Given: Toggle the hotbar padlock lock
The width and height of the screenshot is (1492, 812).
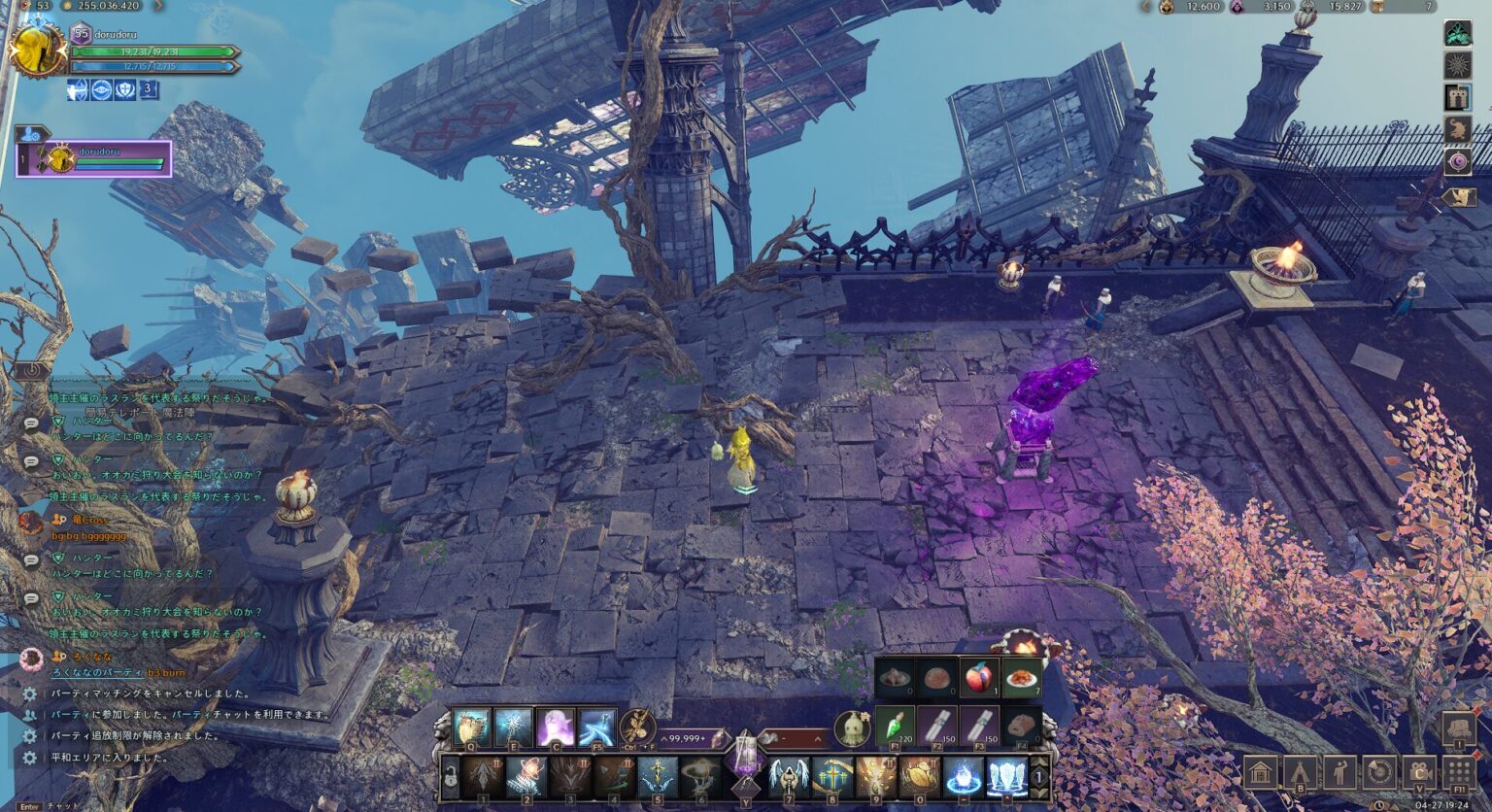Looking at the screenshot, I should [450, 778].
